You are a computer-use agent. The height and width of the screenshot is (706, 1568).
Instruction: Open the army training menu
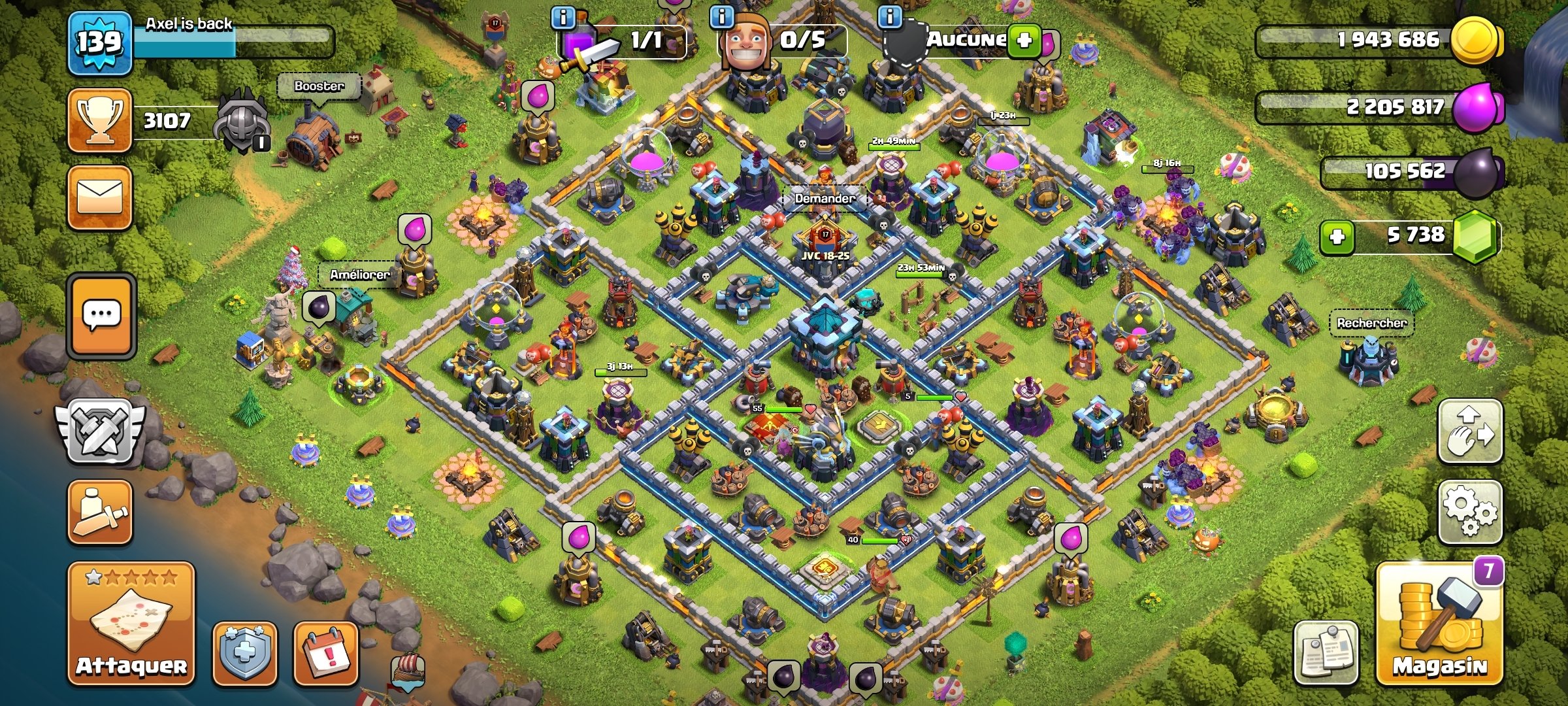100,512
